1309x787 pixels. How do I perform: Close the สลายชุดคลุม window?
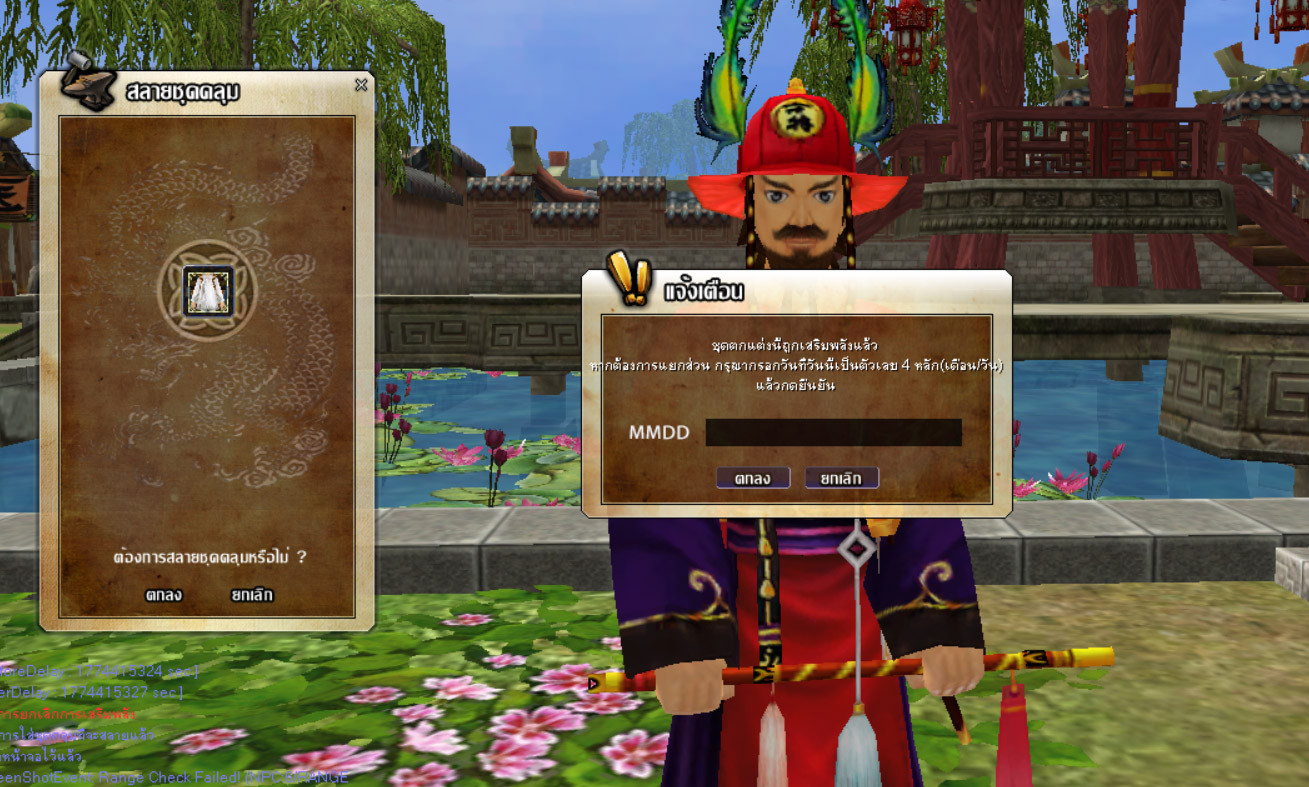(361, 85)
